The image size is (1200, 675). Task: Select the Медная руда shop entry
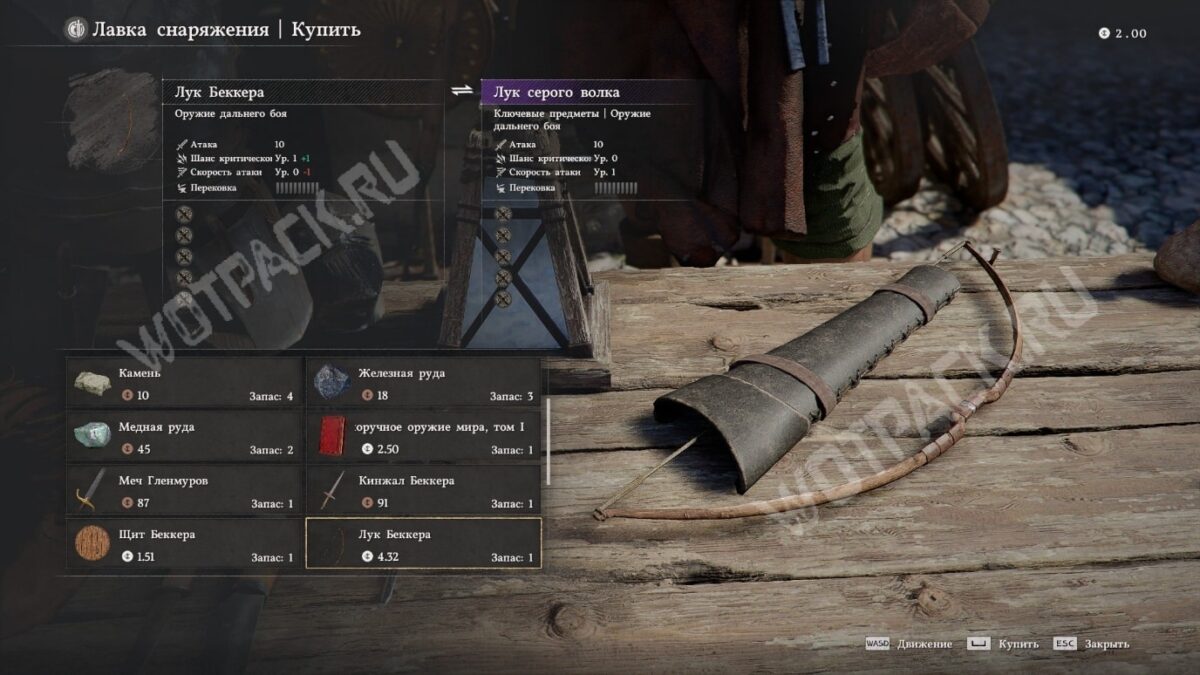pyautogui.click(x=184, y=437)
